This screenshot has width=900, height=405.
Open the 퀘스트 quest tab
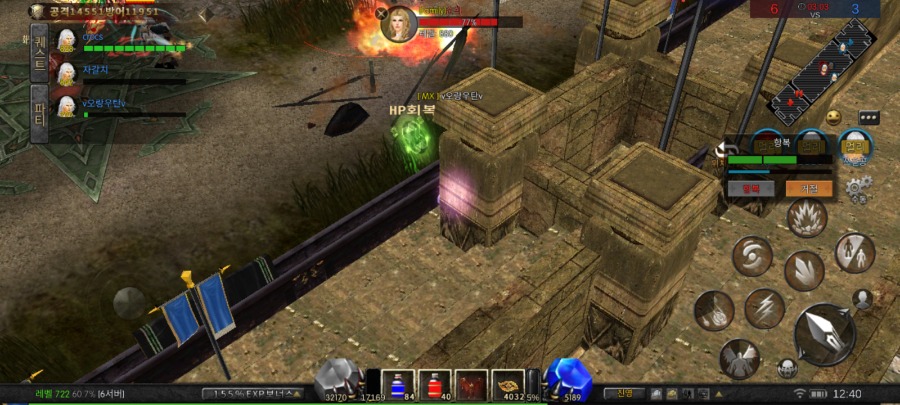tap(40, 51)
